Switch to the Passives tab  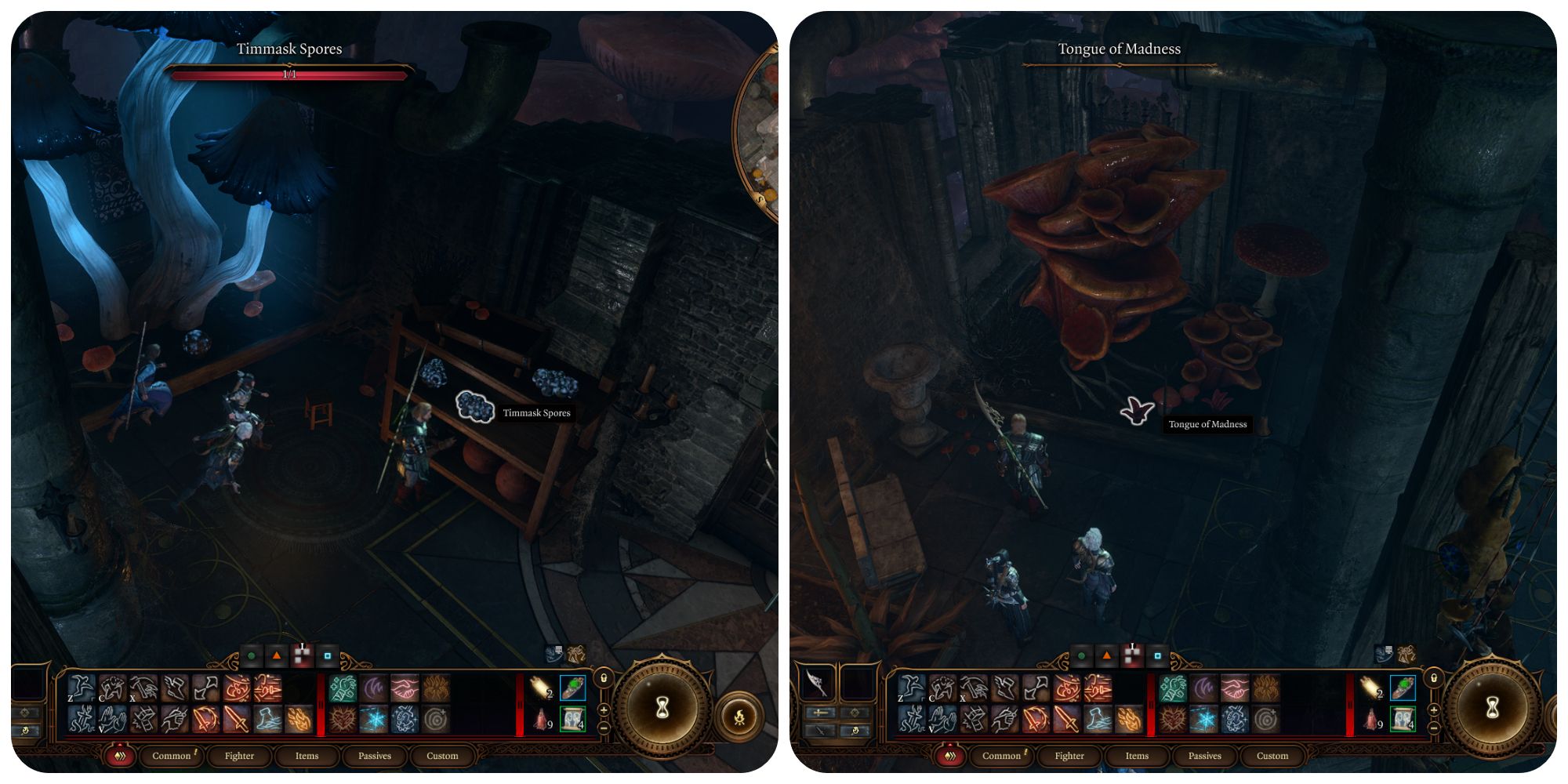tap(375, 756)
